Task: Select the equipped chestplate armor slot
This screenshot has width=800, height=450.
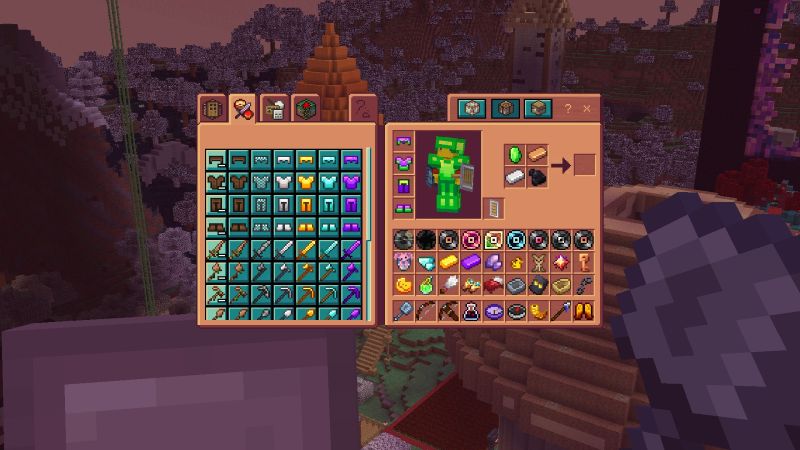Action: tap(405, 163)
